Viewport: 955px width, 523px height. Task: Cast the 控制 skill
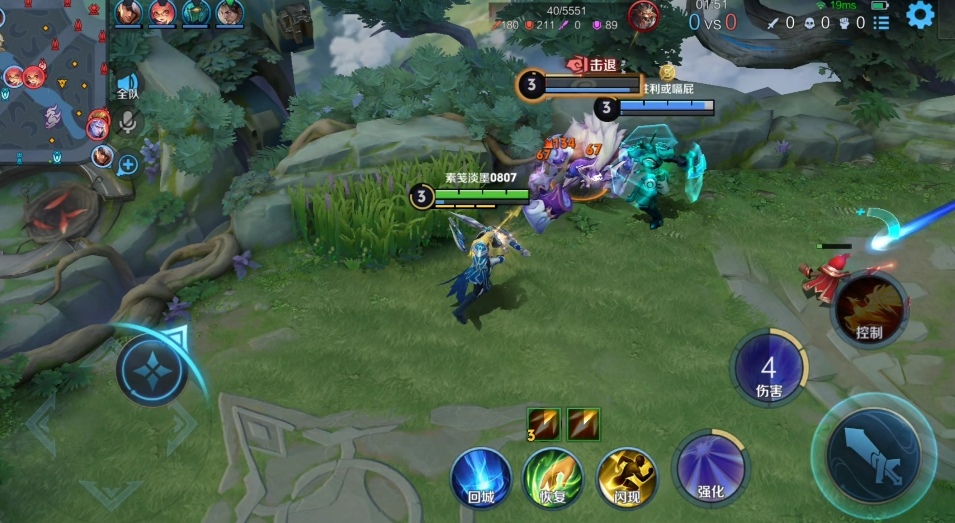coord(870,309)
